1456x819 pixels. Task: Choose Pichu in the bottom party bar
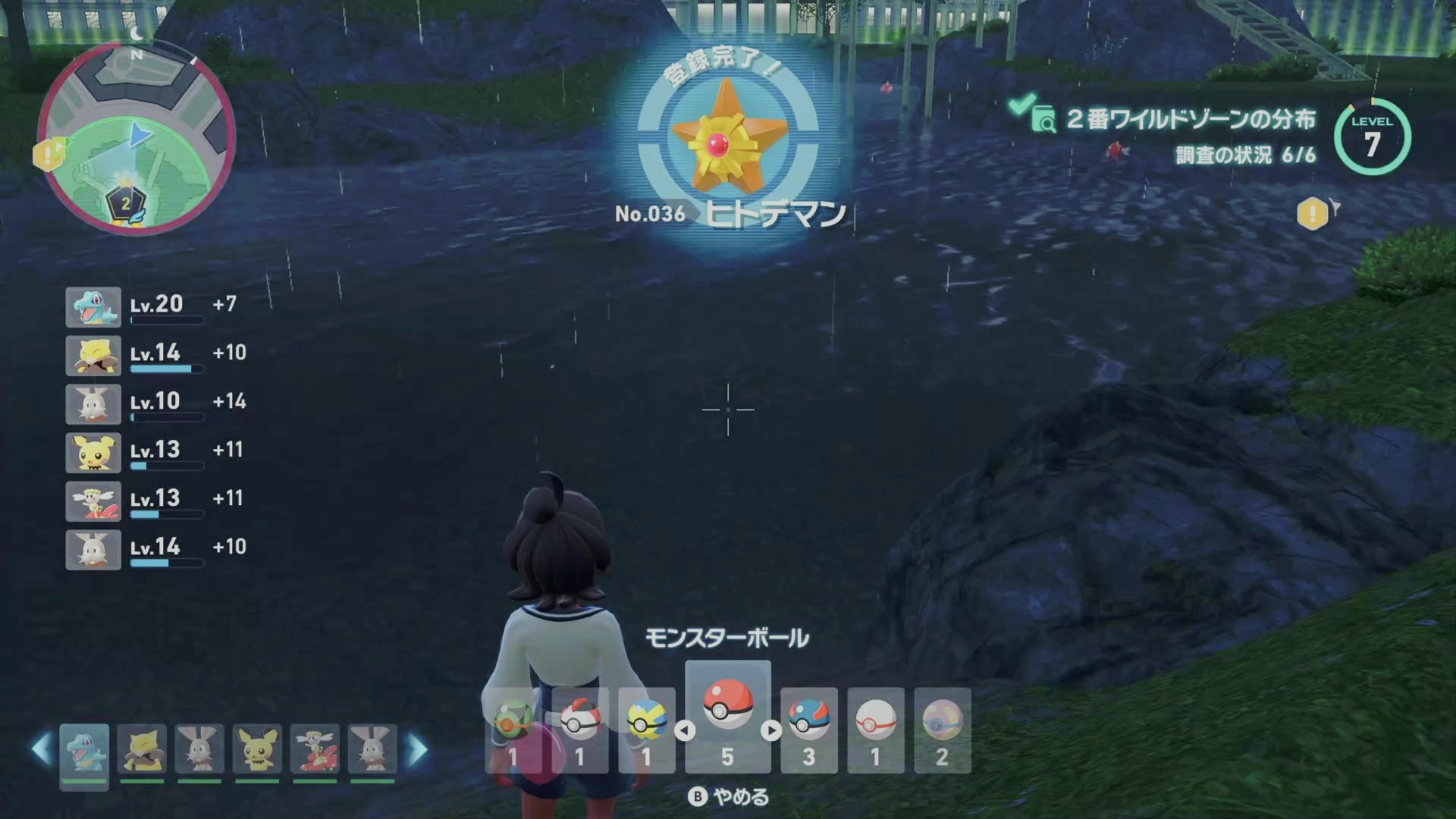(257, 752)
